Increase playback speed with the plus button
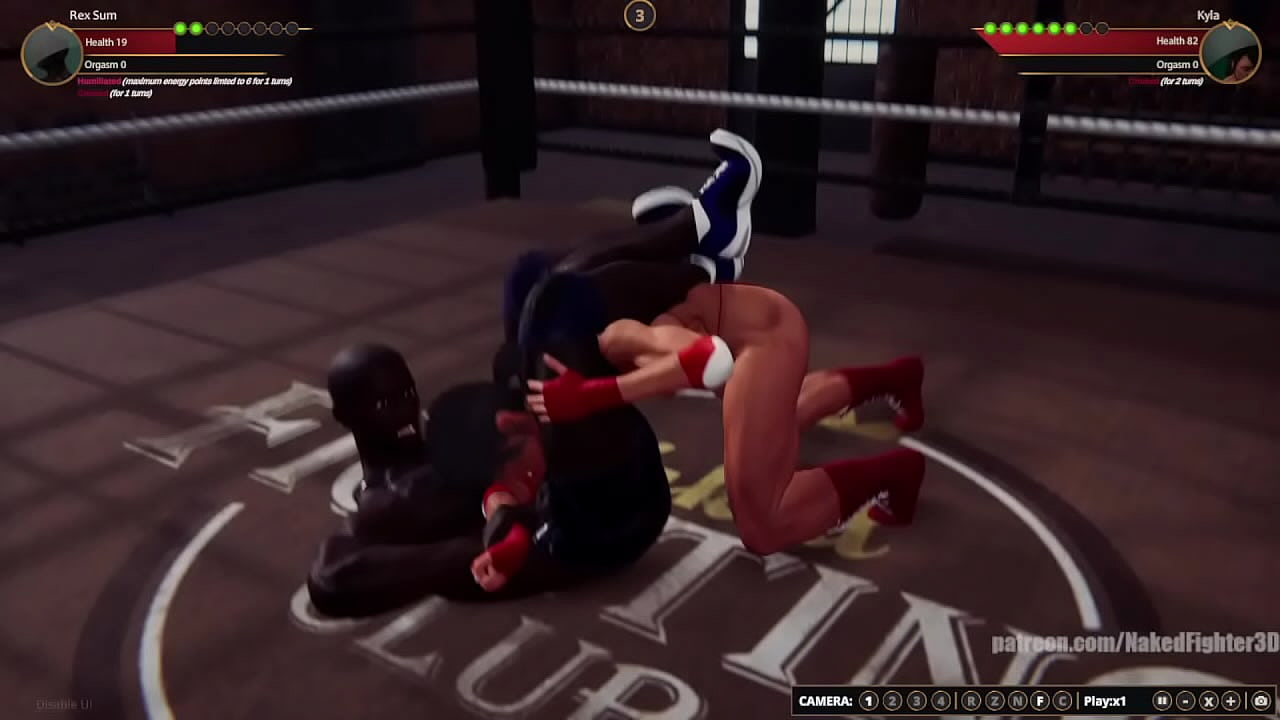The width and height of the screenshot is (1280, 720). (1231, 699)
